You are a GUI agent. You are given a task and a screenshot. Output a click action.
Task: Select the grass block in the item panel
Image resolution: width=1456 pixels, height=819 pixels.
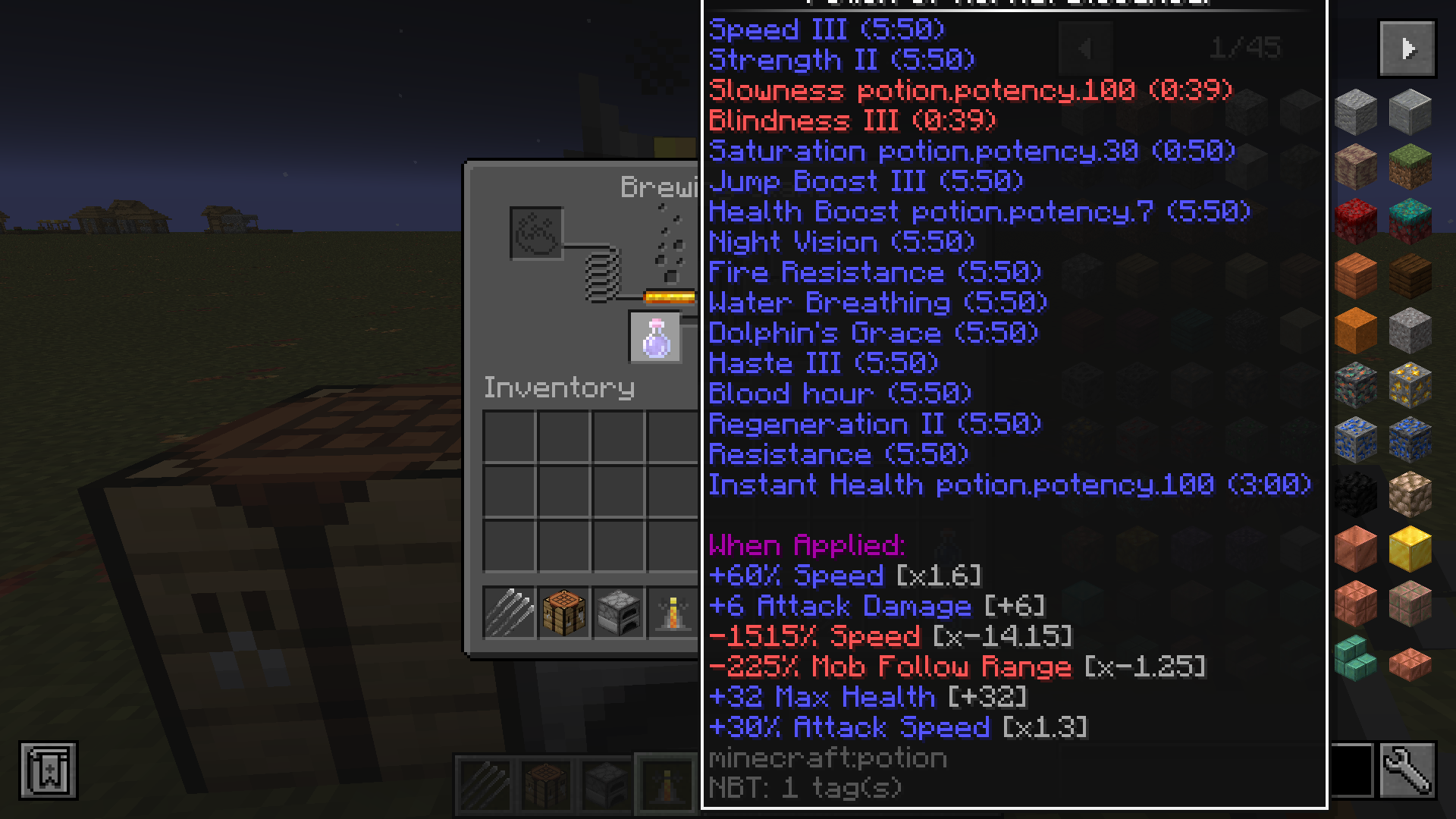tap(1409, 165)
